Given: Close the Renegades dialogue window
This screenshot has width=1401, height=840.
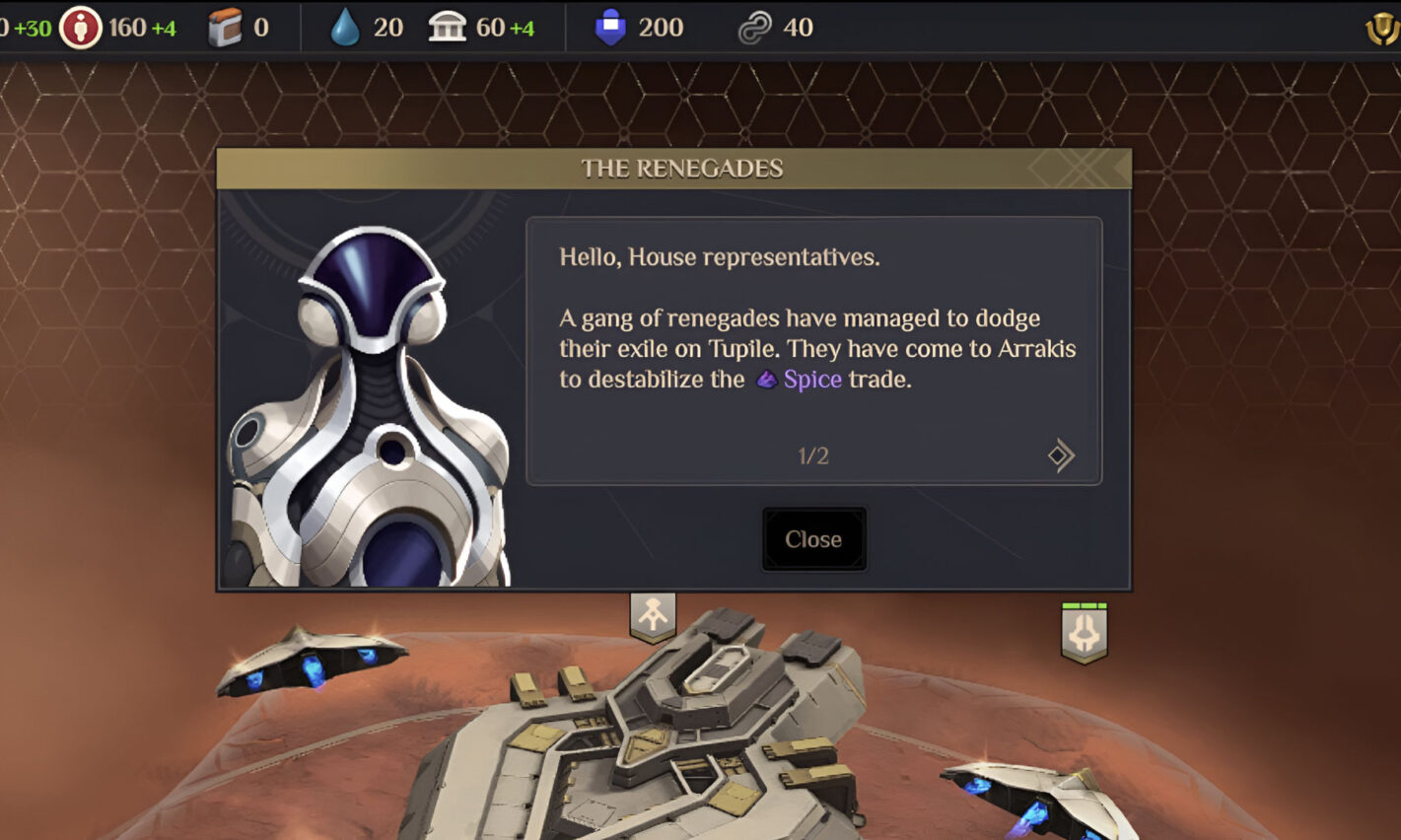Looking at the screenshot, I should pos(813,539).
